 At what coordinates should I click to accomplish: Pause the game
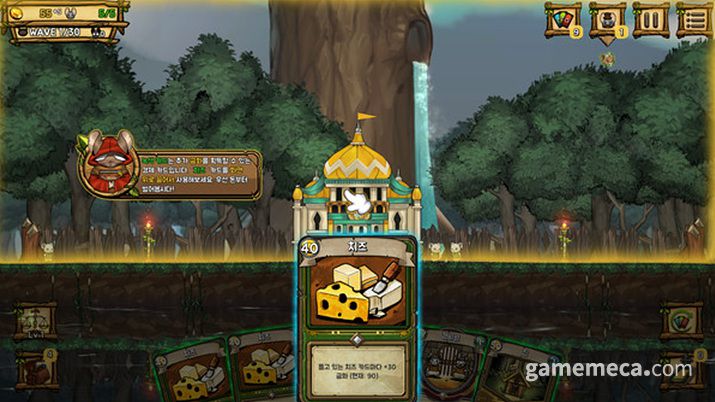pyautogui.click(x=650, y=19)
